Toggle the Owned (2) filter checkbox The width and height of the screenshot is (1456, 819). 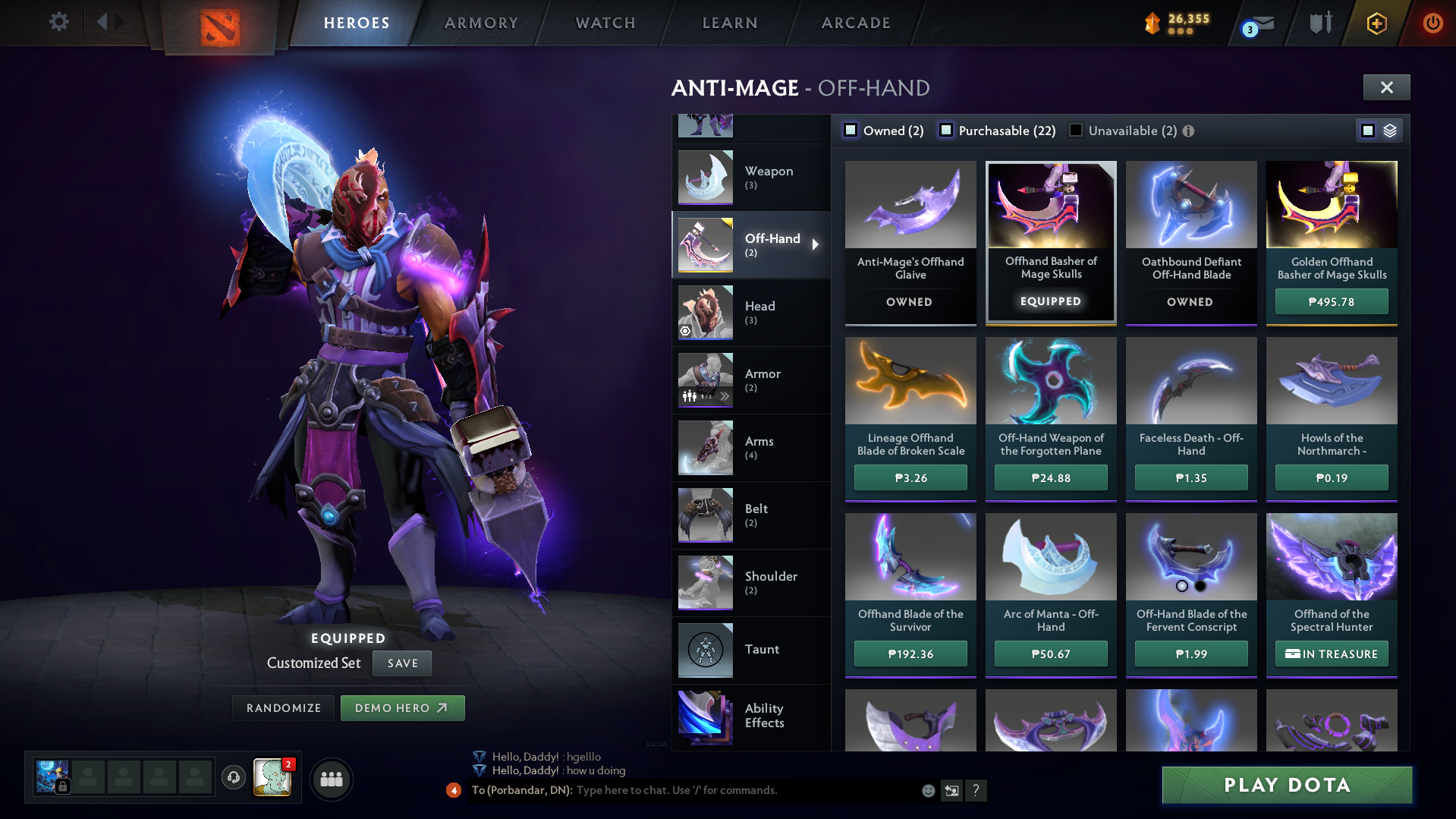pos(850,130)
